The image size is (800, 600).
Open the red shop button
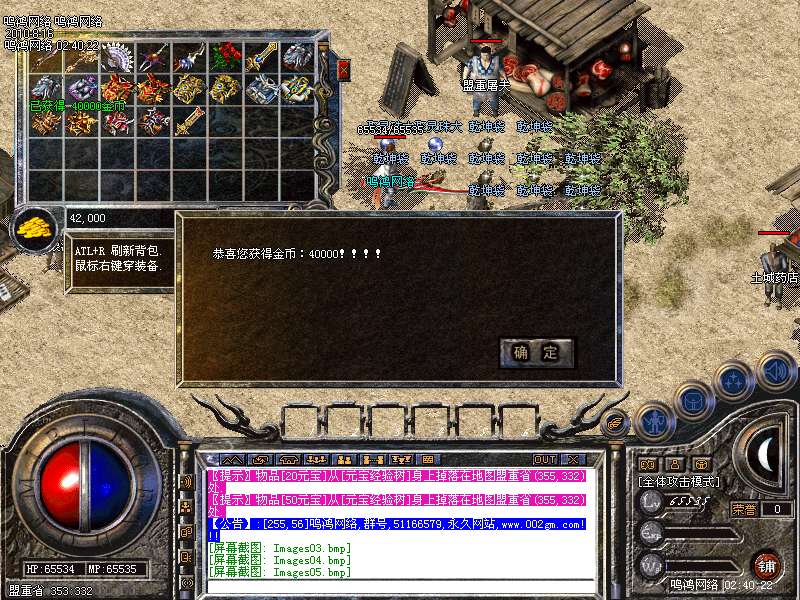[x=767, y=563]
